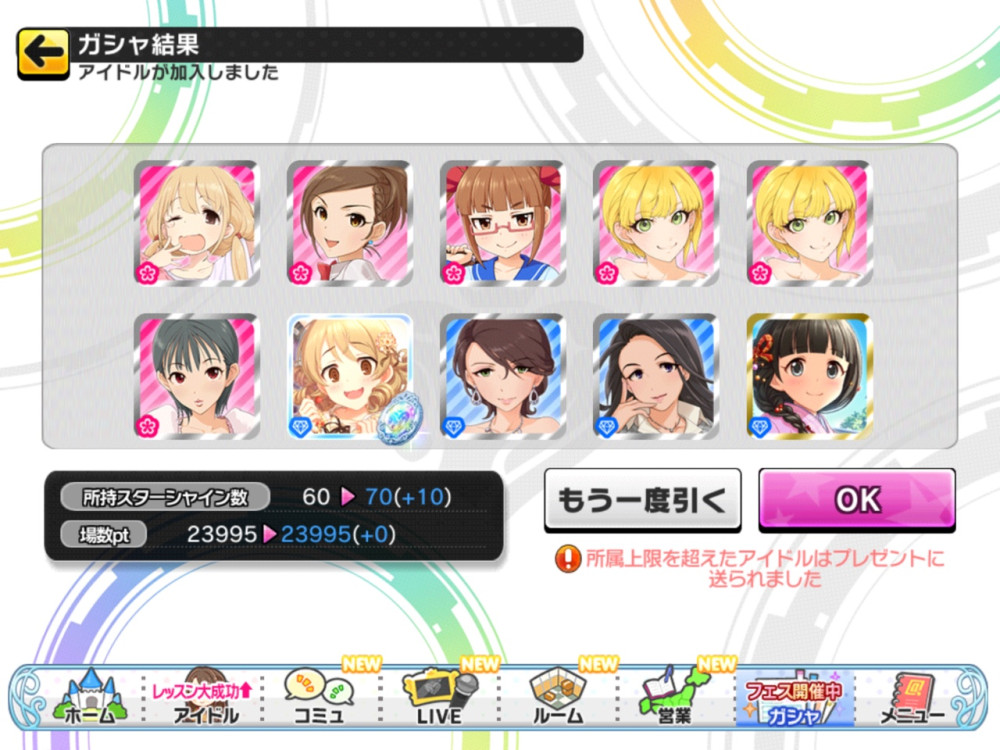1000x750 pixels.
Task: Select the gold-framed black-haired idol card
Action: (x=809, y=377)
